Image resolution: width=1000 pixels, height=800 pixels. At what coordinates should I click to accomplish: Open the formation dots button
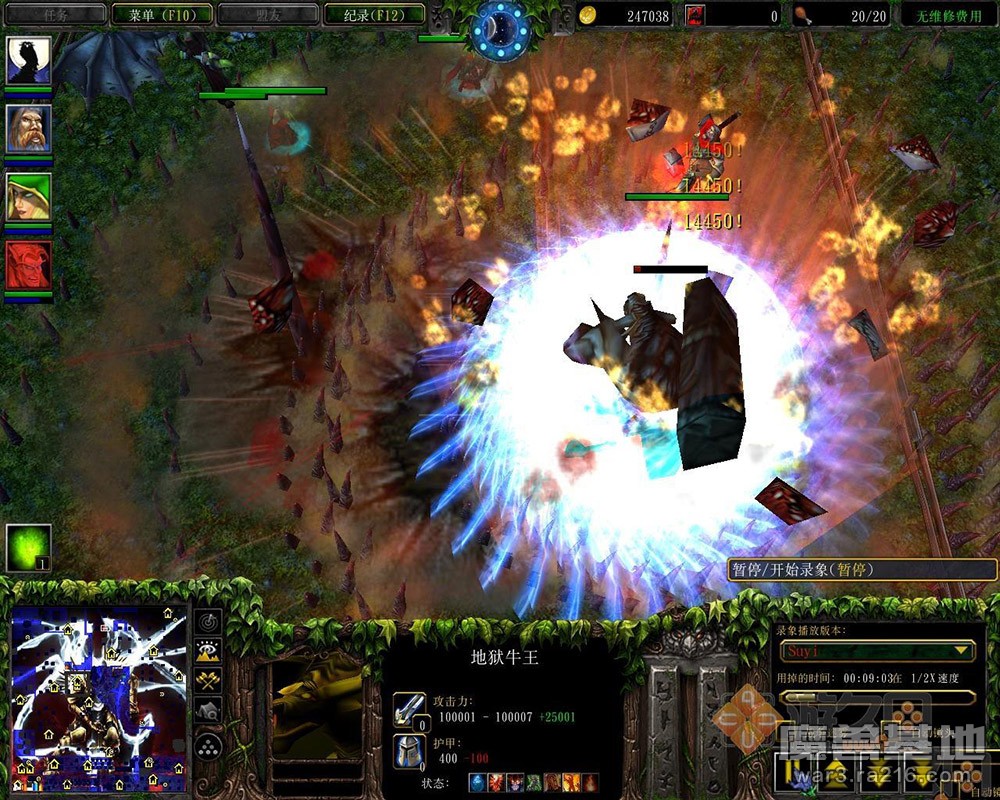pyautogui.click(x=208, y=746)
